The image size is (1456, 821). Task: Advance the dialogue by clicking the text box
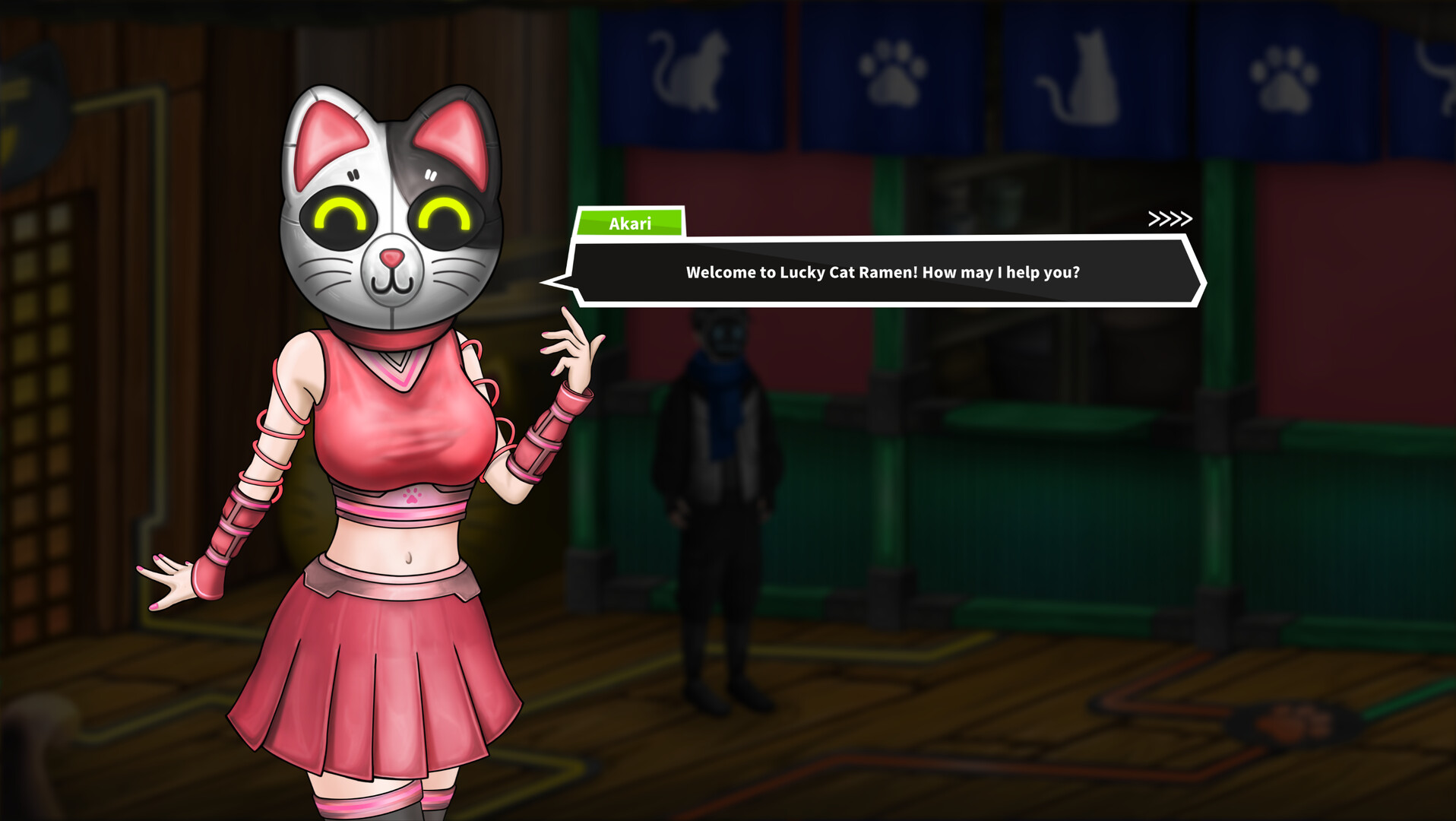tap(882, 271)
